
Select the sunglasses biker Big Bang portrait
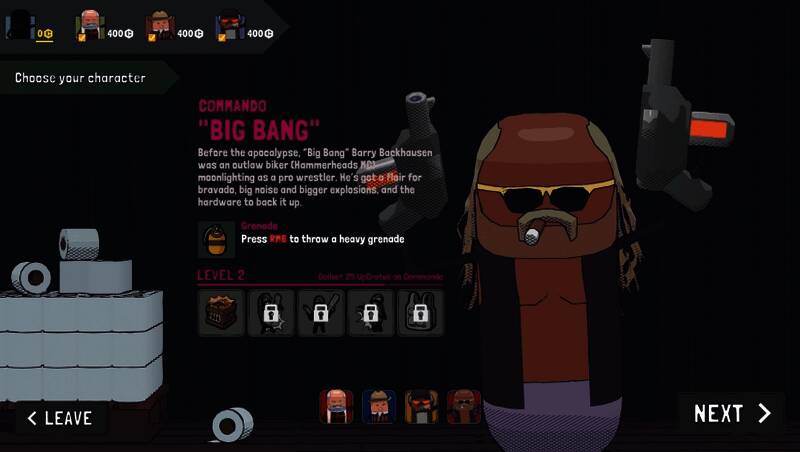point(464,406)
